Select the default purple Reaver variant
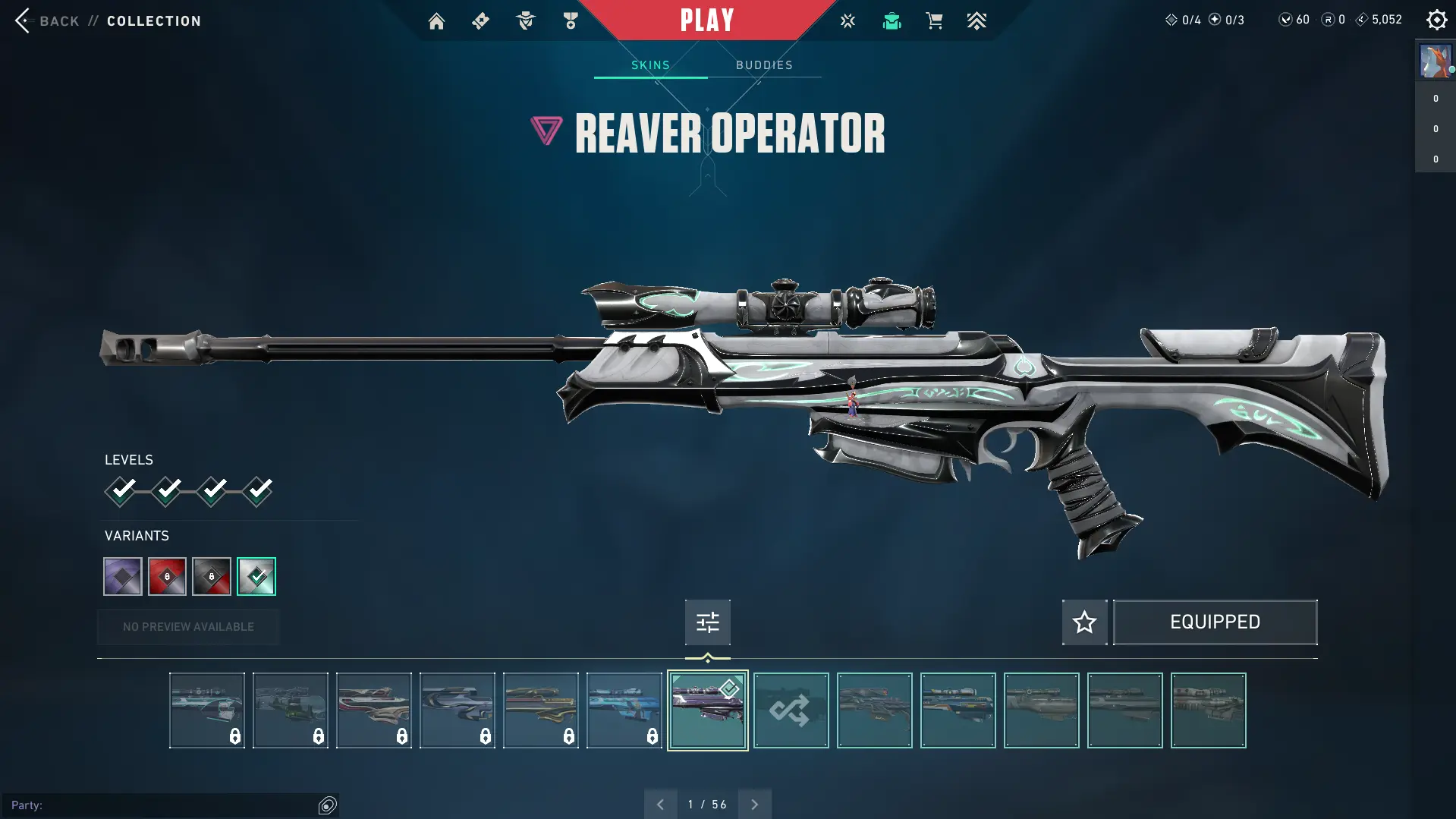Screen dimensions: 1456x819 point(123,577)
